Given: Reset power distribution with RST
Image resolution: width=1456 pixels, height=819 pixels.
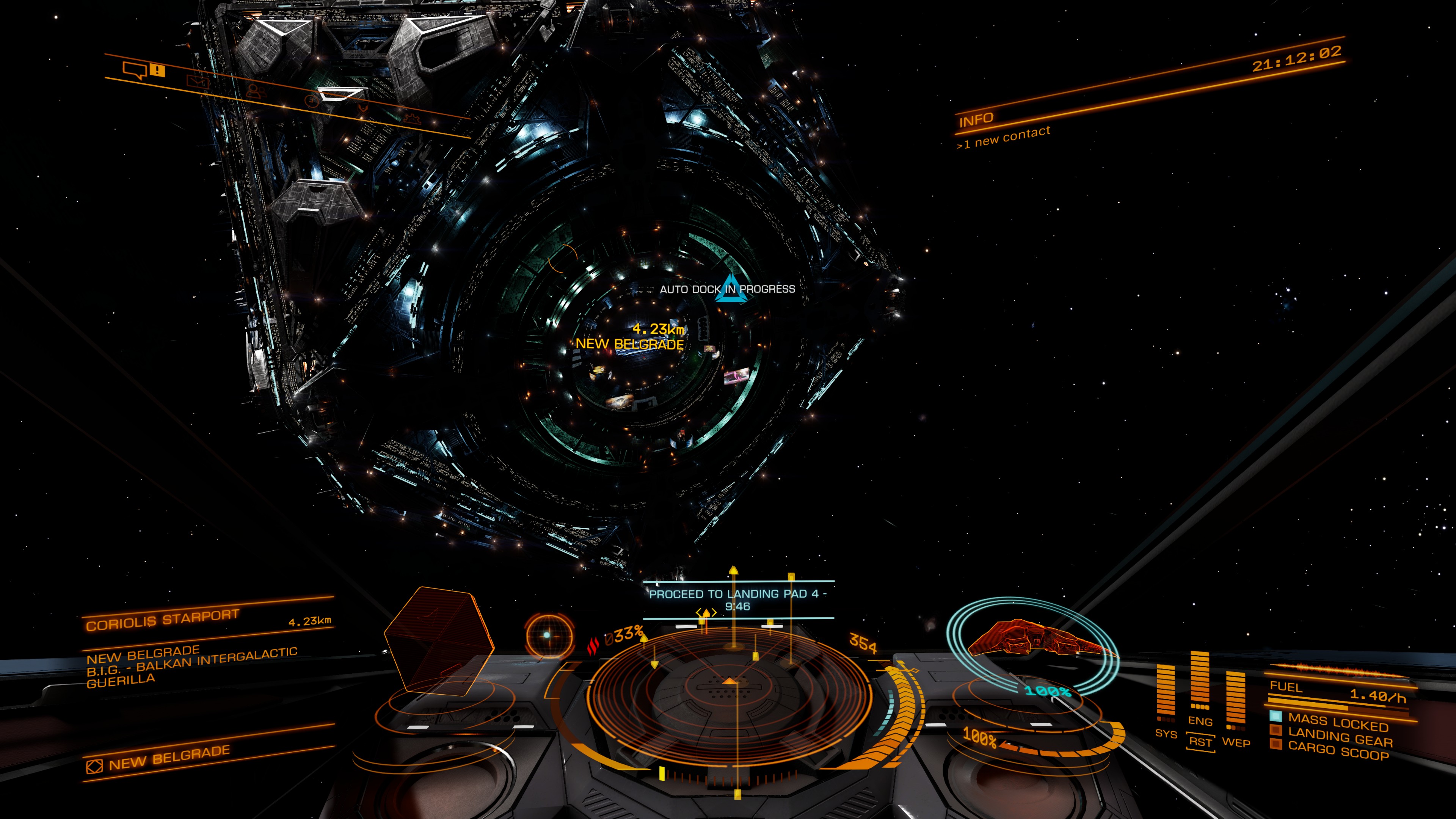Looking at the screenshot, I should pos(1200,741).
